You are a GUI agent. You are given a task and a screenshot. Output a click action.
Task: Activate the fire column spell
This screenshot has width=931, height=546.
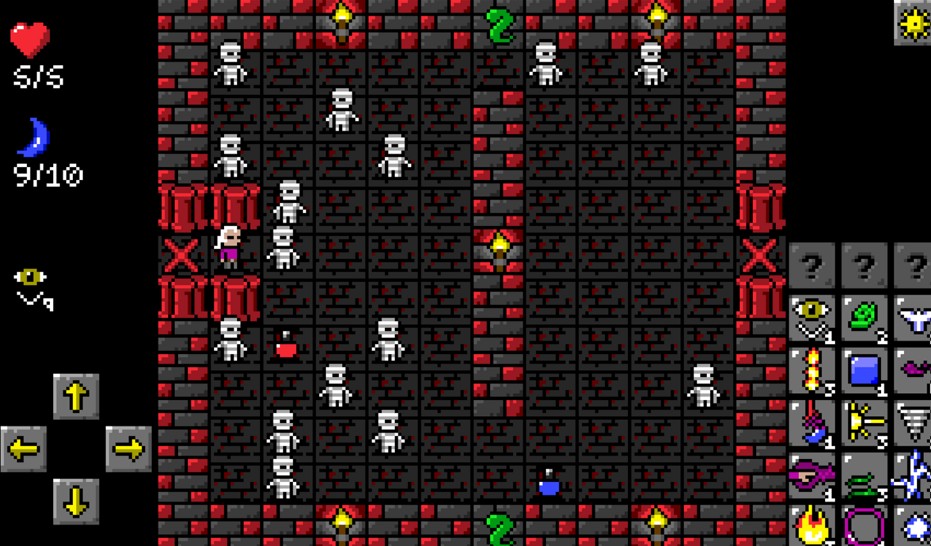[812, 371]
